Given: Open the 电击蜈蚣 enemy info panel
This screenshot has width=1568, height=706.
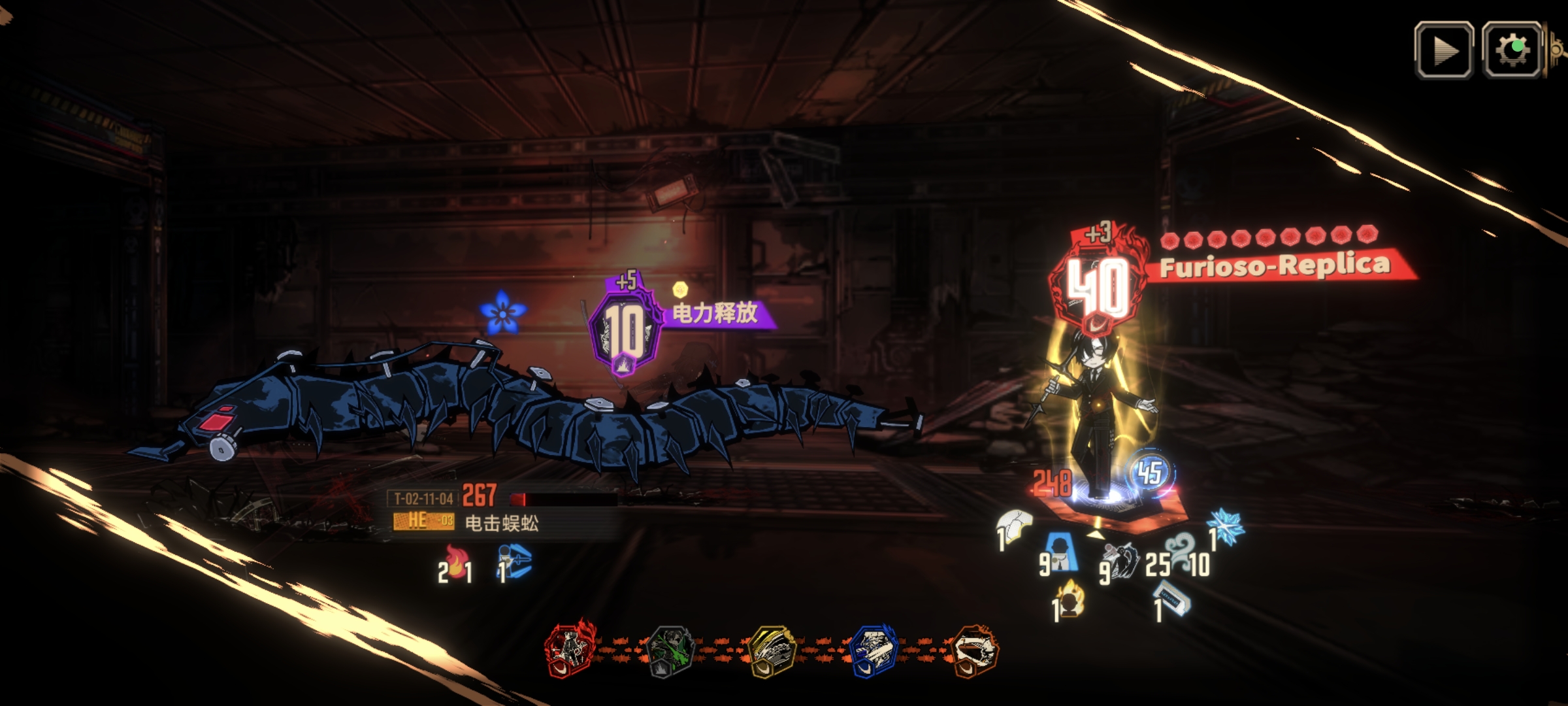Looking at the screenshot, I should pos(500,522).
